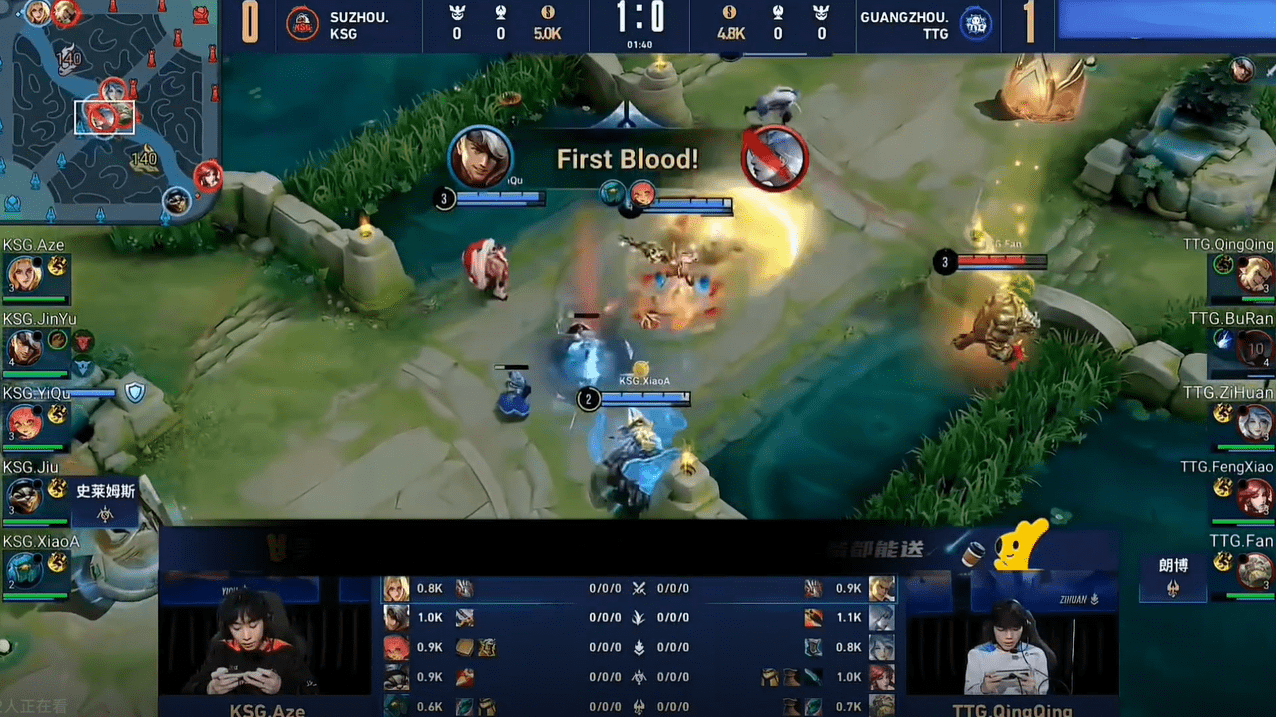Pick KSG.XiaoA's hero portrait

[22, 570]
